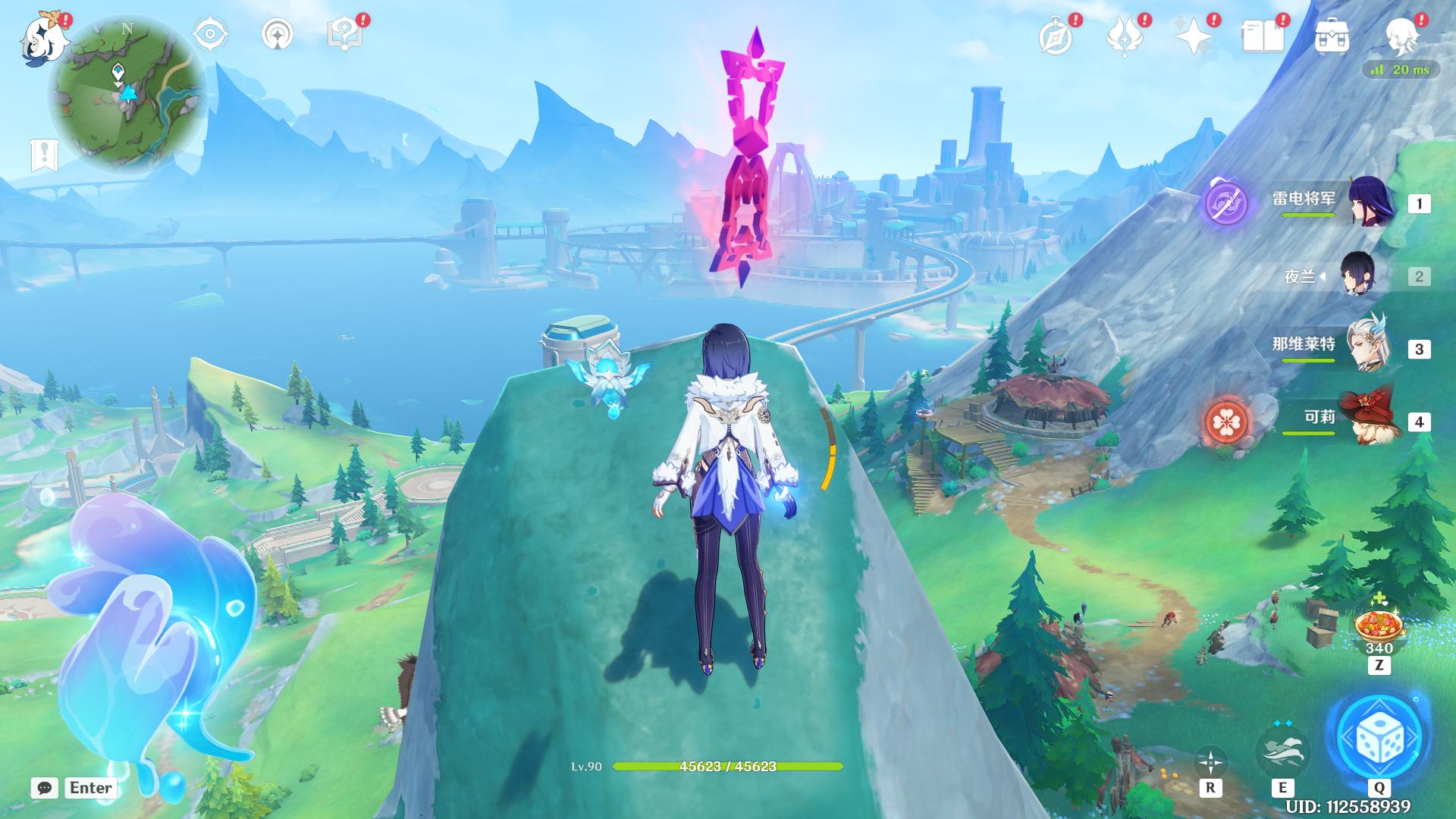Activate the elemental skill icon
The image size is (1456, 819).
point(1282,751)
